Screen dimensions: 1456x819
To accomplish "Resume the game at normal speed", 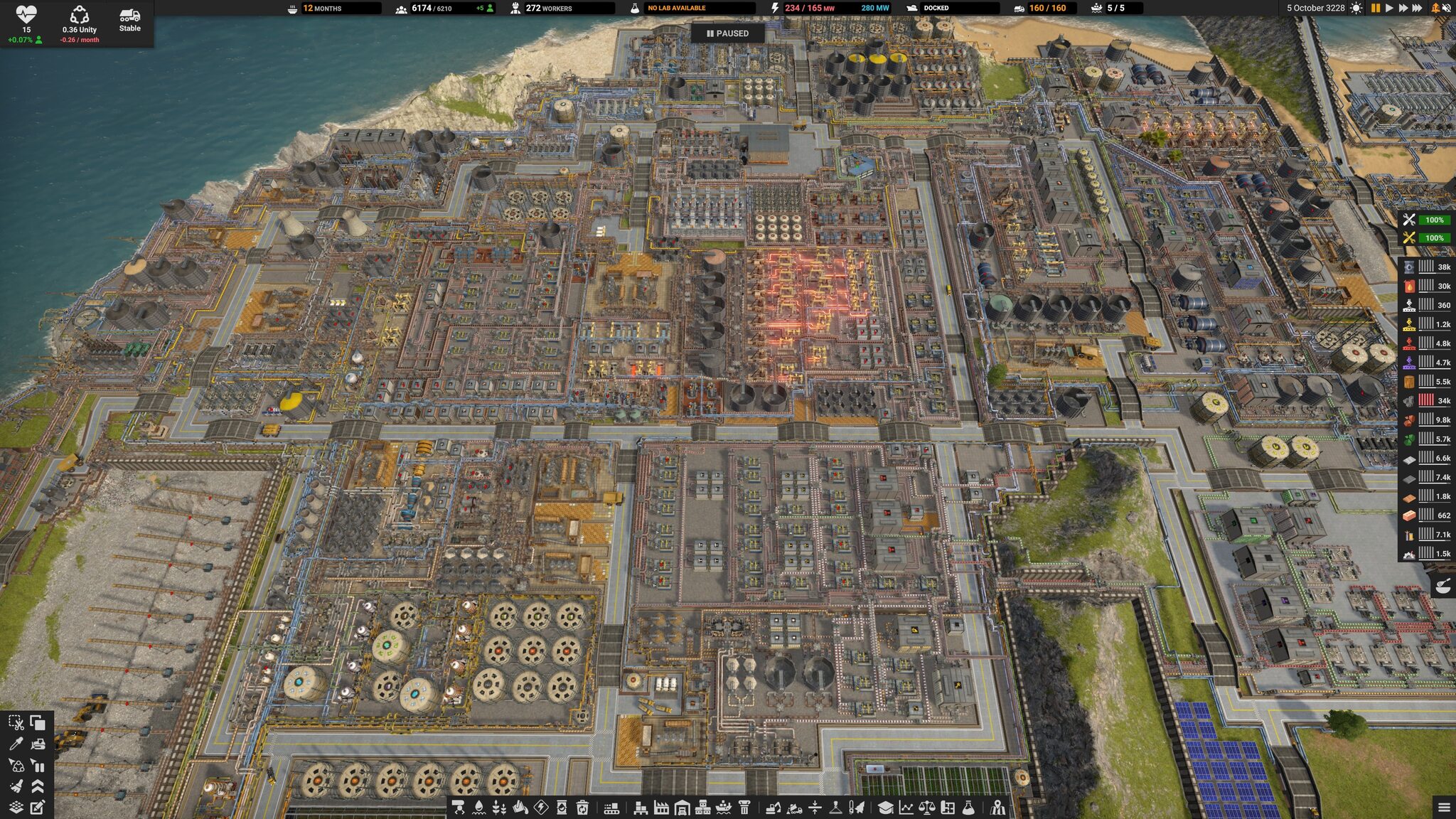I will [1388, 8].
